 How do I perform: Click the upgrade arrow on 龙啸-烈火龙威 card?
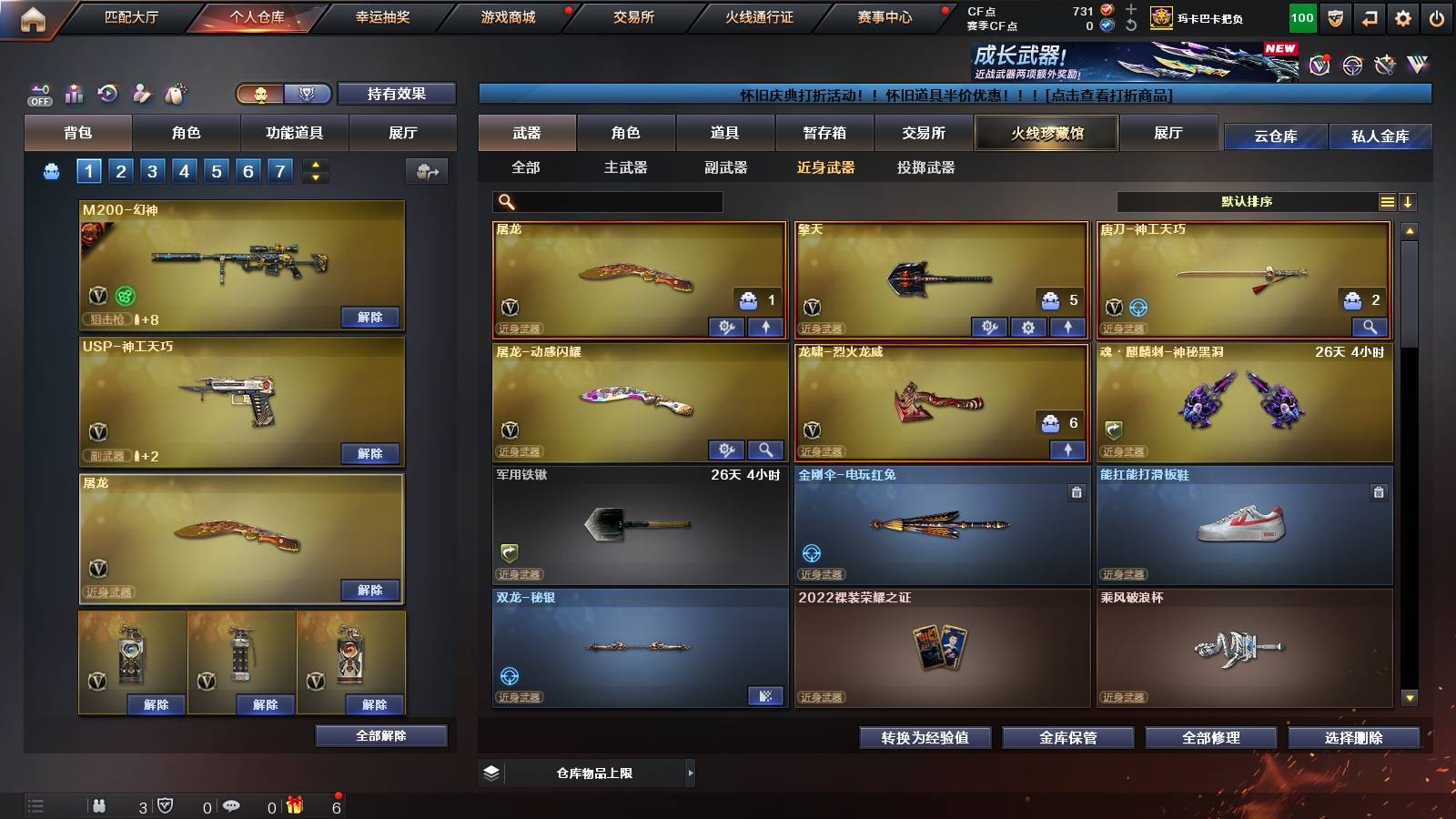[x=1067, y=450]
